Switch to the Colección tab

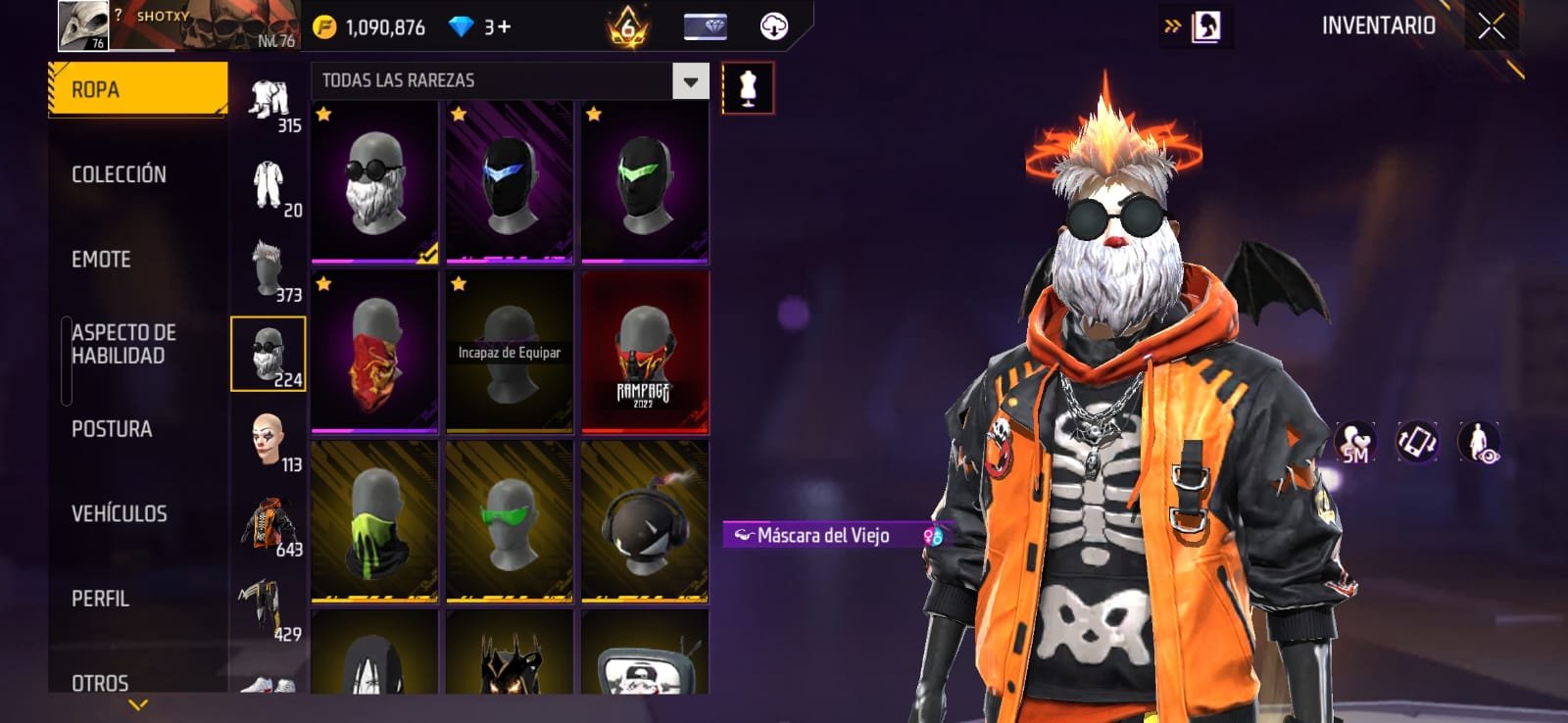[120, 174]
